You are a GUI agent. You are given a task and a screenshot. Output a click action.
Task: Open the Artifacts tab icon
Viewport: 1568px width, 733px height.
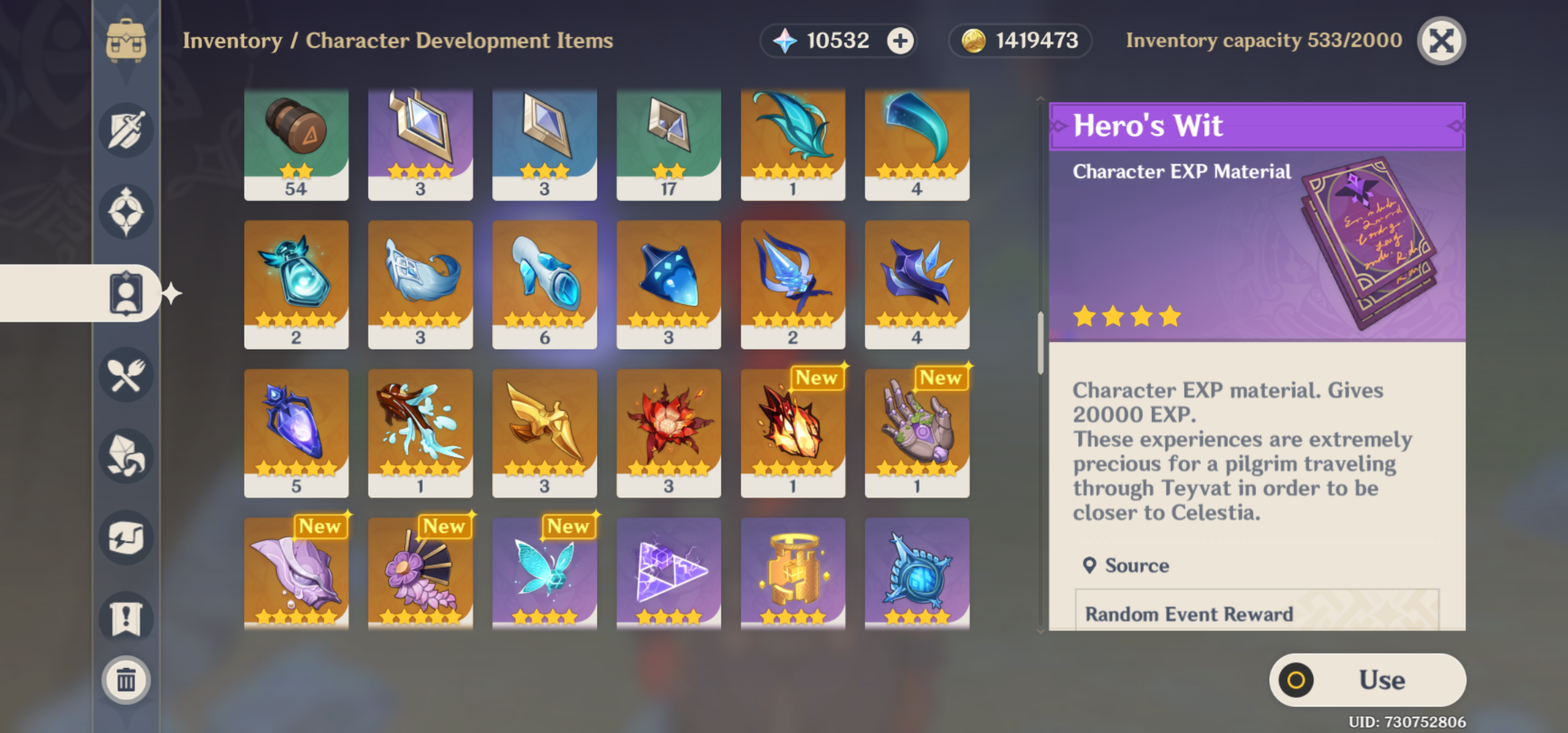coord(126,211)
